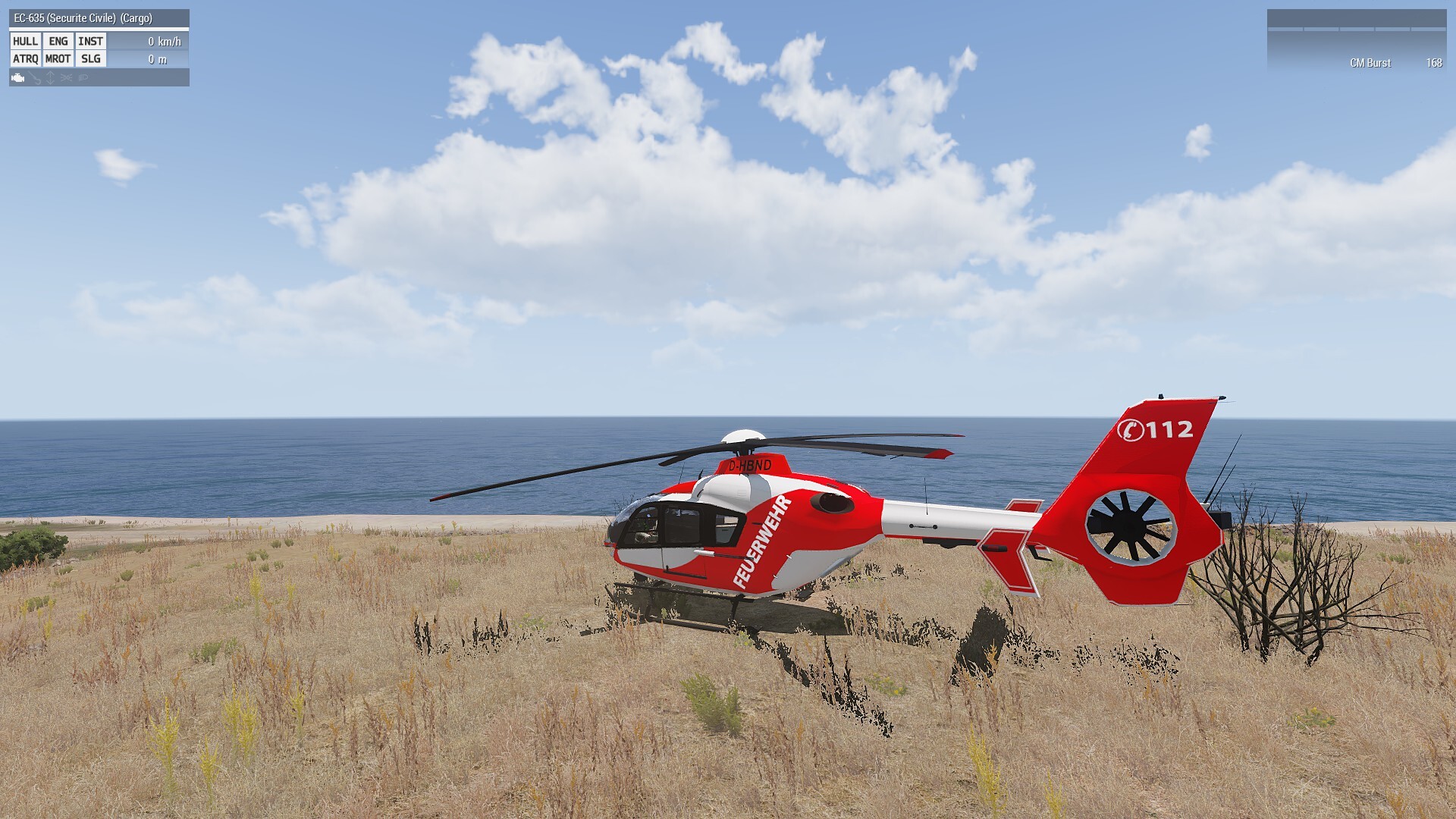Select the ATRQ anti-torque rotor indicator
Viewport: 1456px width, 819px height.
25,59
